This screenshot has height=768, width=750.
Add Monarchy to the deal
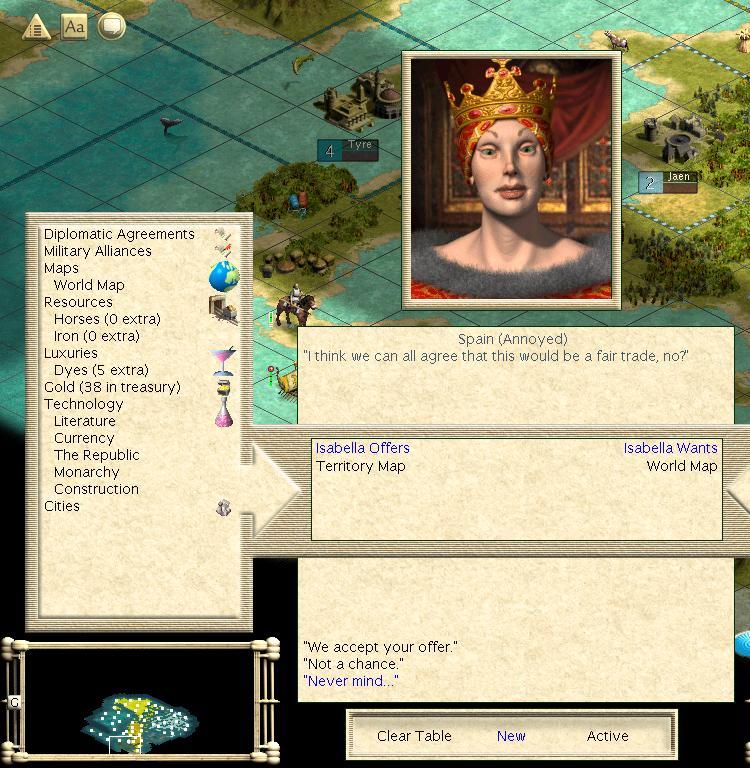[87, 472]
